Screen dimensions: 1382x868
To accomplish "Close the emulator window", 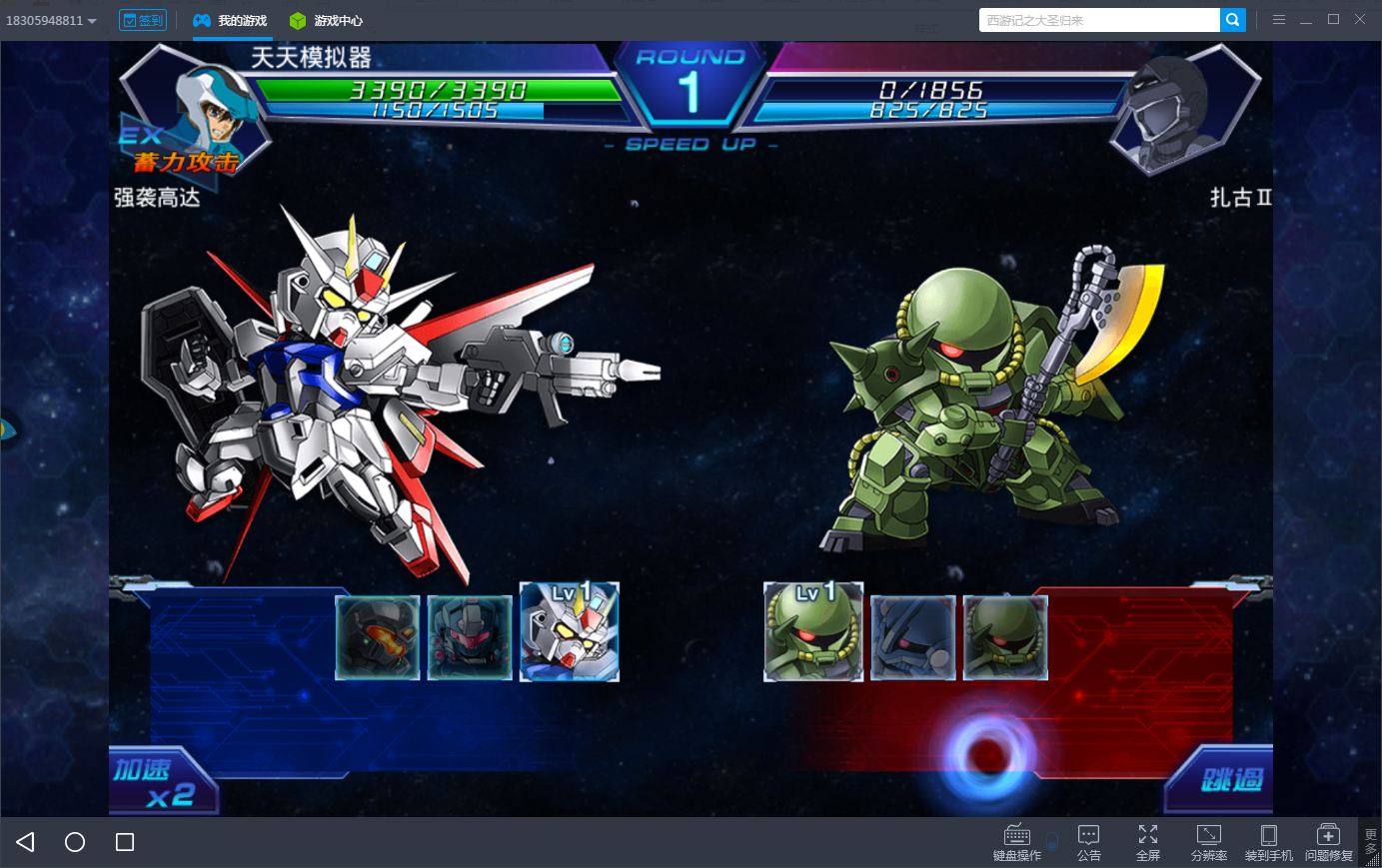I will click(x=1360, y=19).
